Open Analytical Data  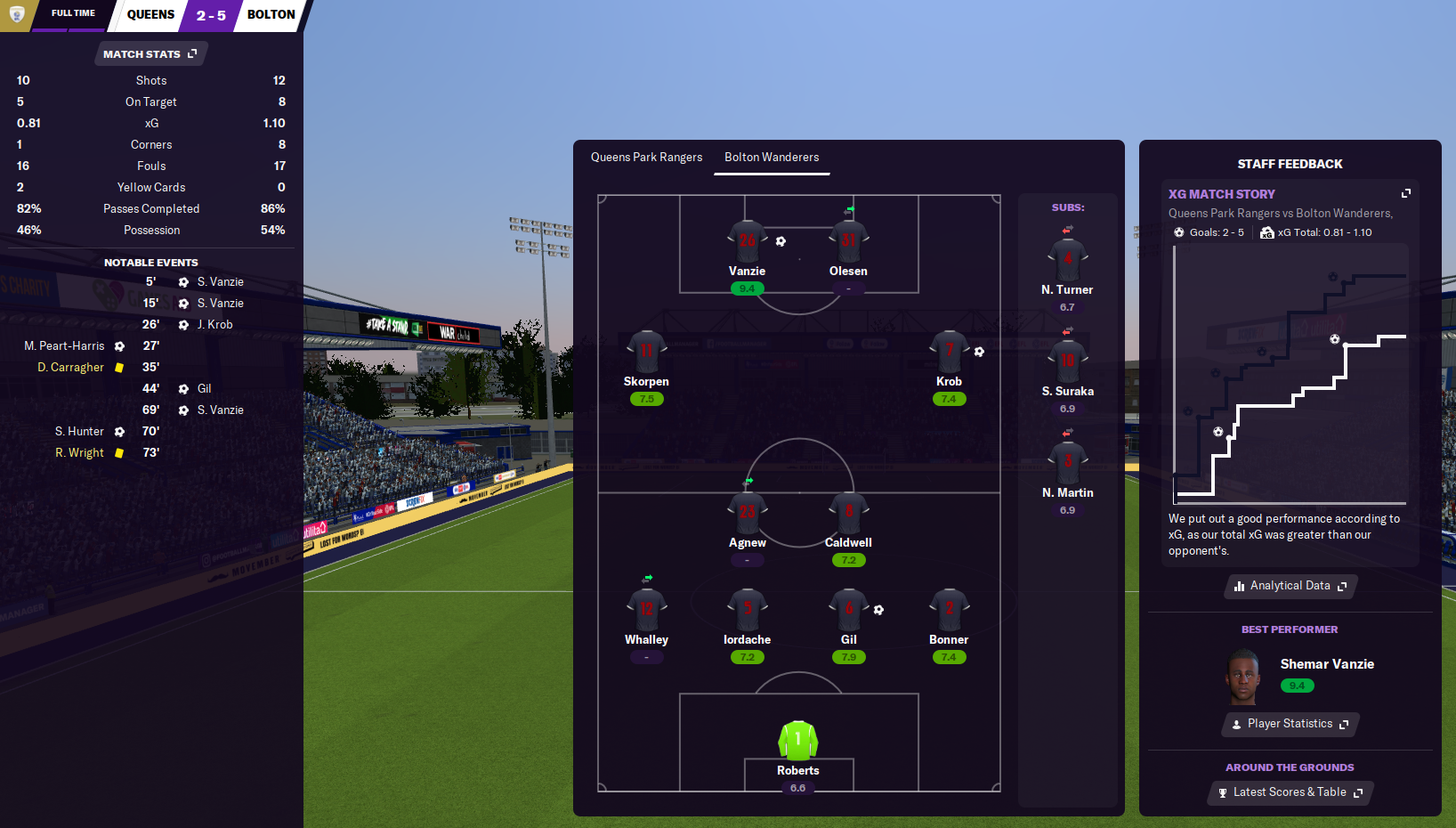coord(1290,586)
